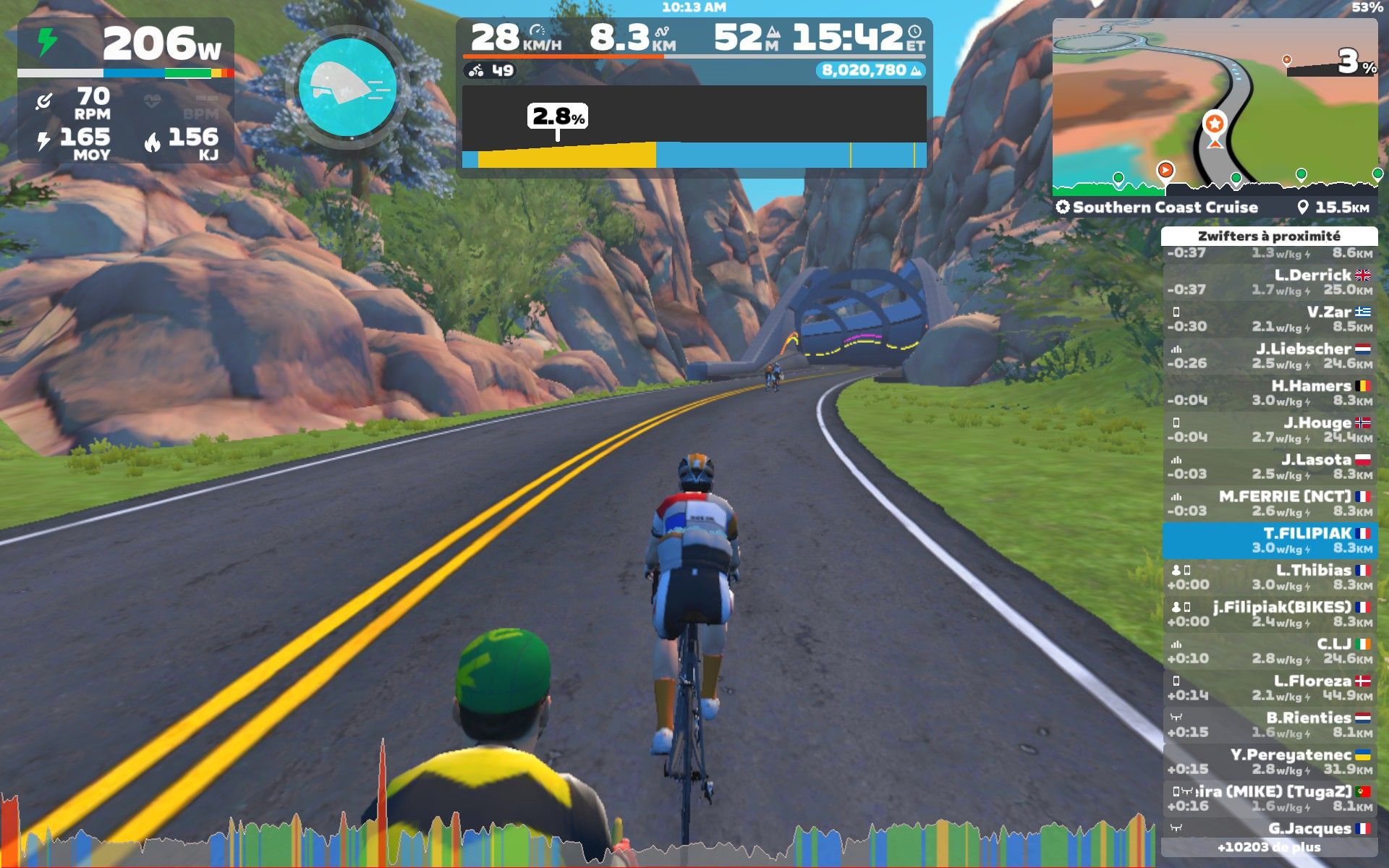Pick H.Hamers from nearby Zwifters
The height and width of the screenshot is (868, 1389).
pyautogui.click(x=1270, y=393)
